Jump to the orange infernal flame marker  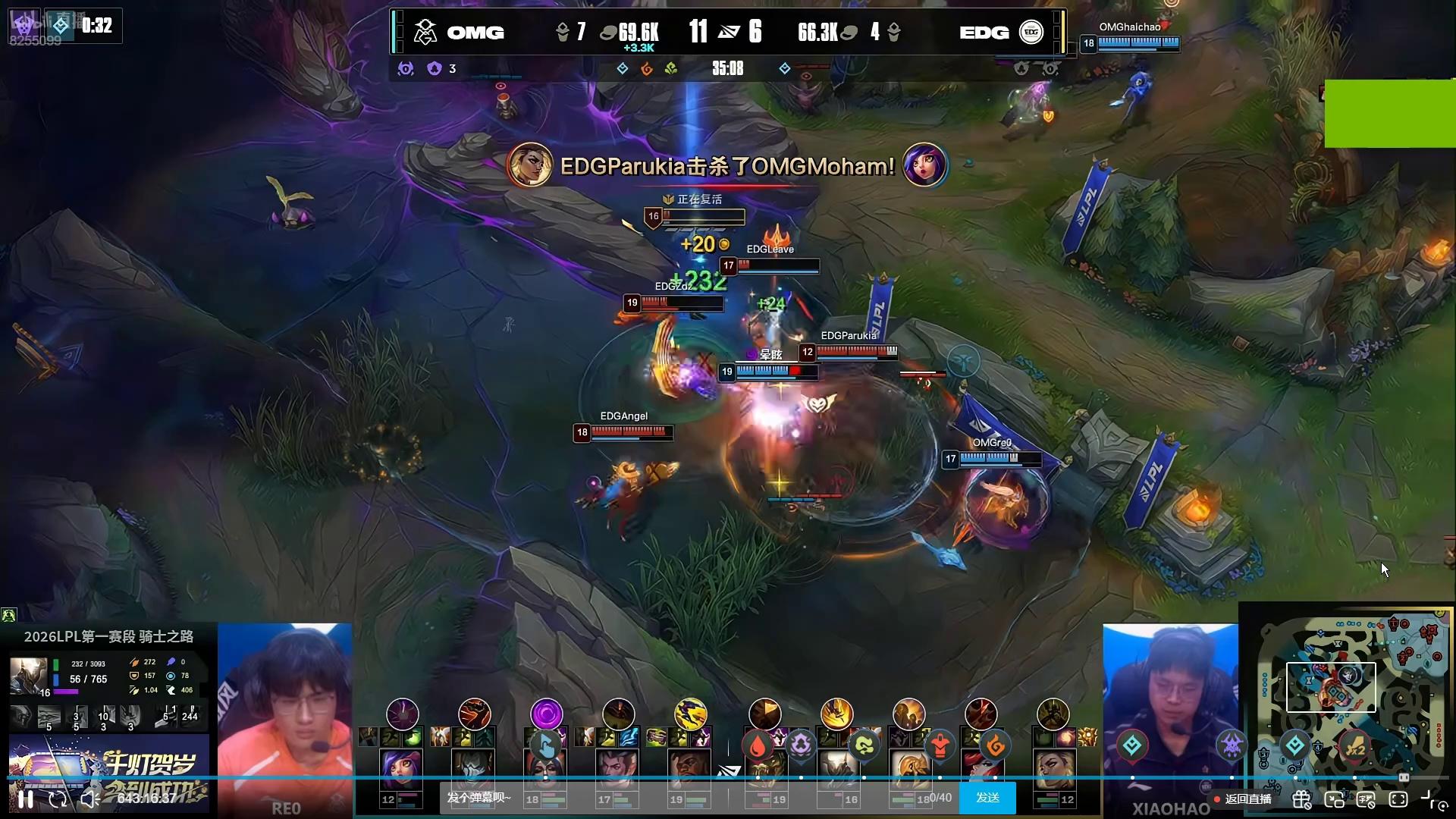tap(996, 747)
